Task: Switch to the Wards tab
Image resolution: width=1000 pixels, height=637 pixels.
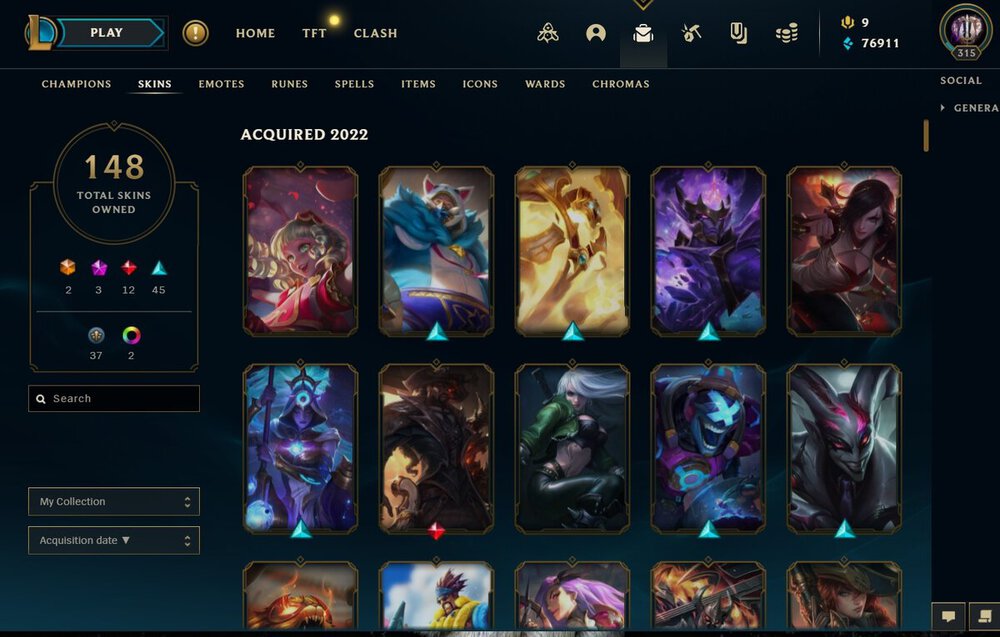Action: (x=545, y=84)
